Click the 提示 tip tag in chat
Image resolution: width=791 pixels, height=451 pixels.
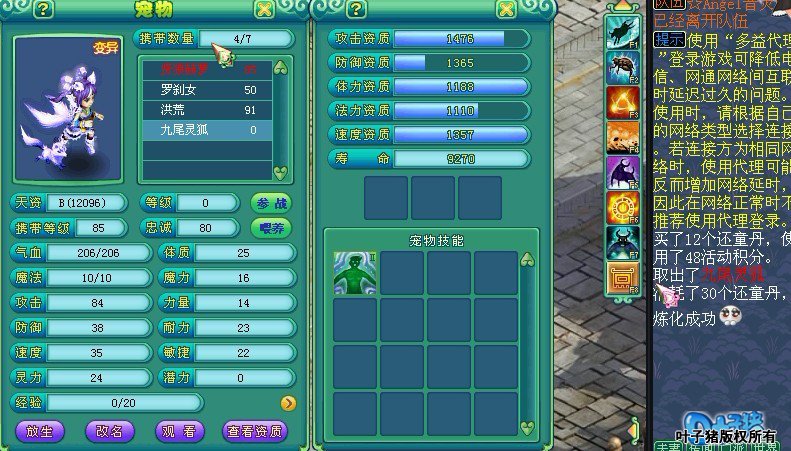[669, 41]
